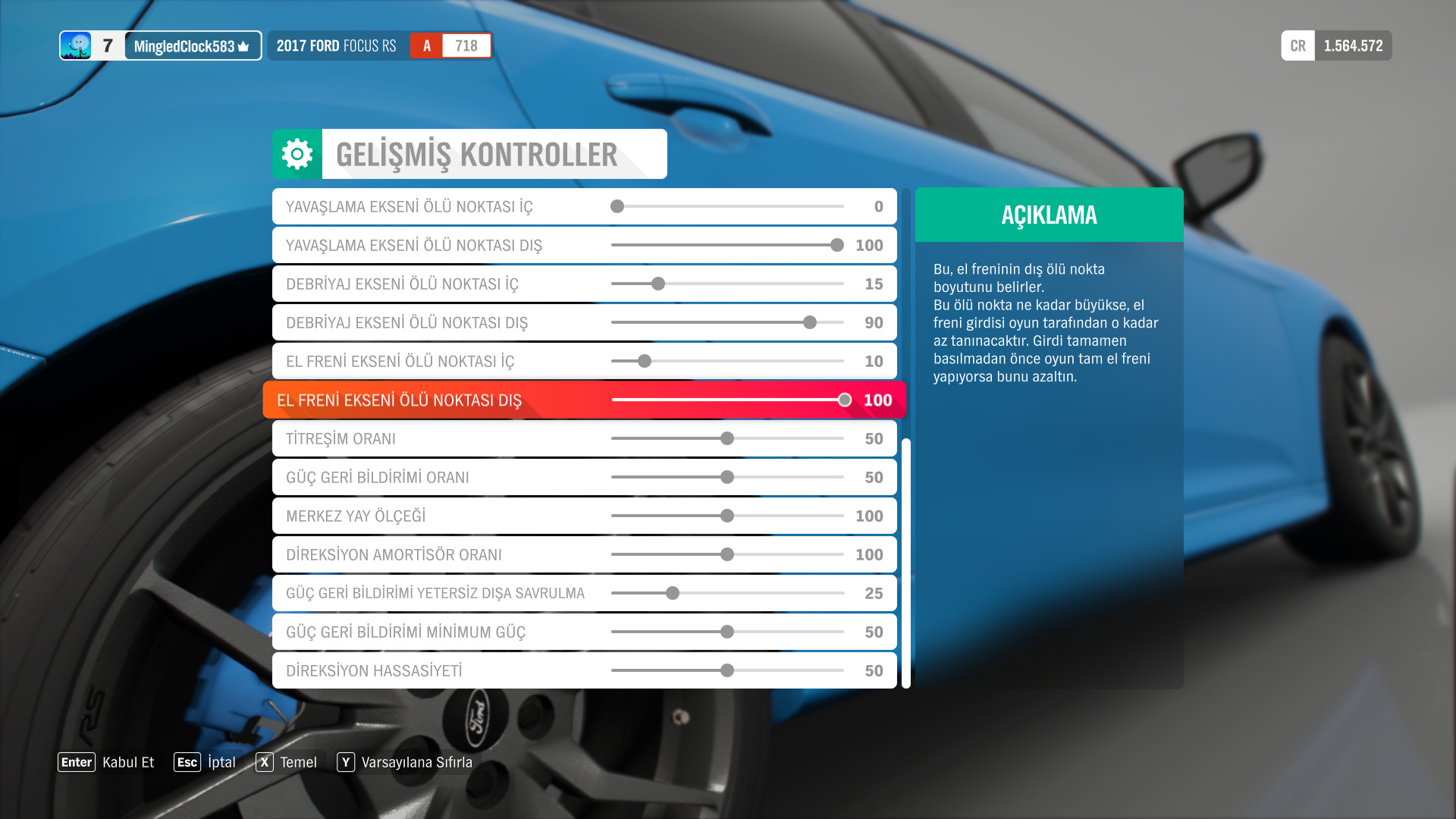1456x819 pixels.
Task: Adjust Direksiyon Amortisör Oranı slider
Action: [727, 554]
